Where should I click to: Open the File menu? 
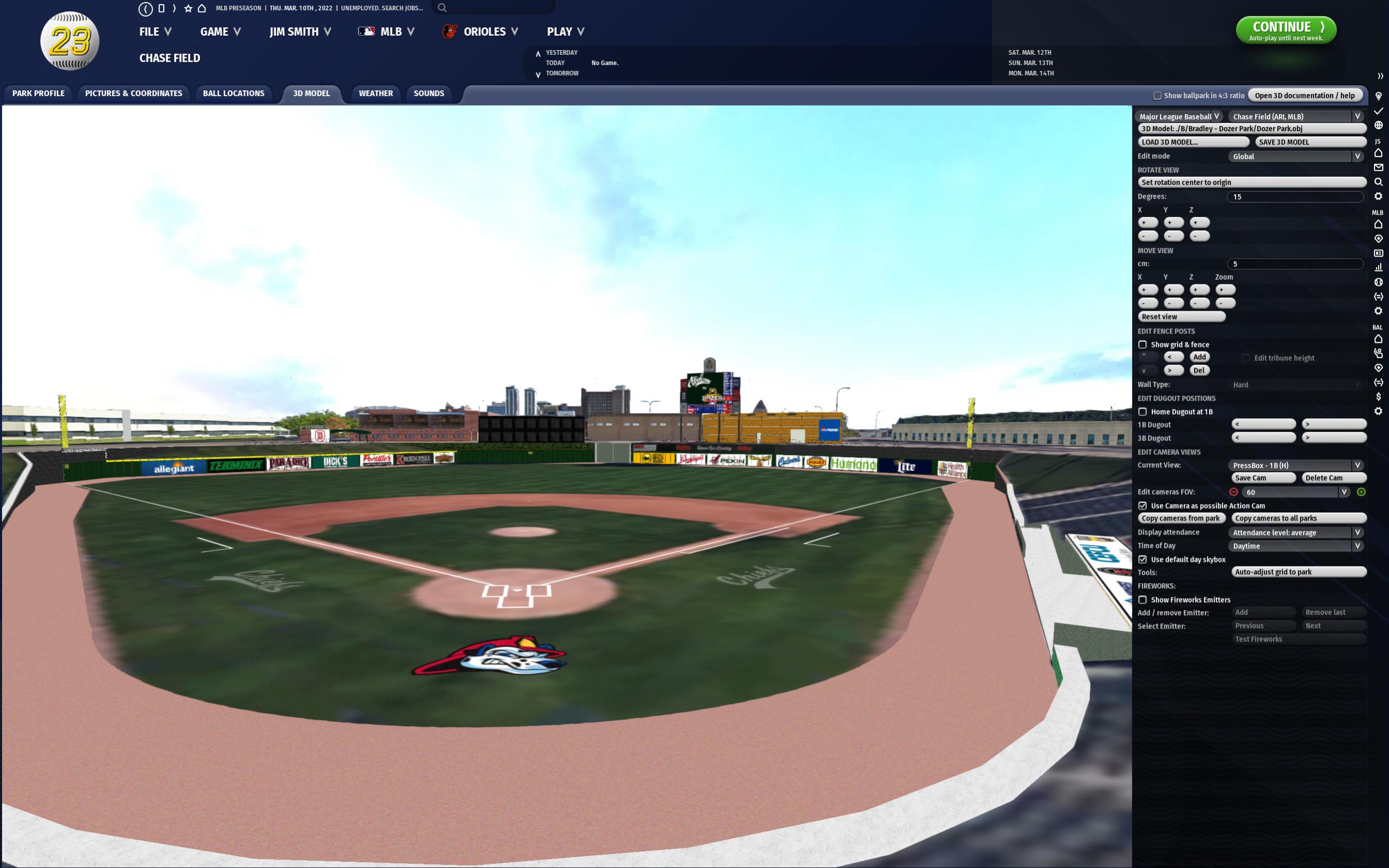[x=155, y=32]
